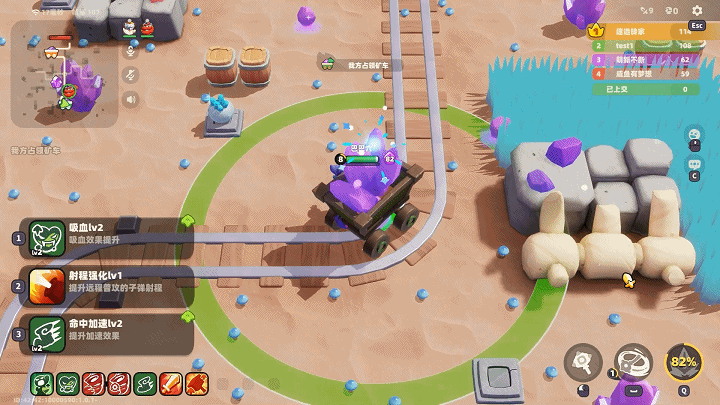Tap the attack skill button beside the bowl
720x405 pixels.
click(x=583, y=362)
